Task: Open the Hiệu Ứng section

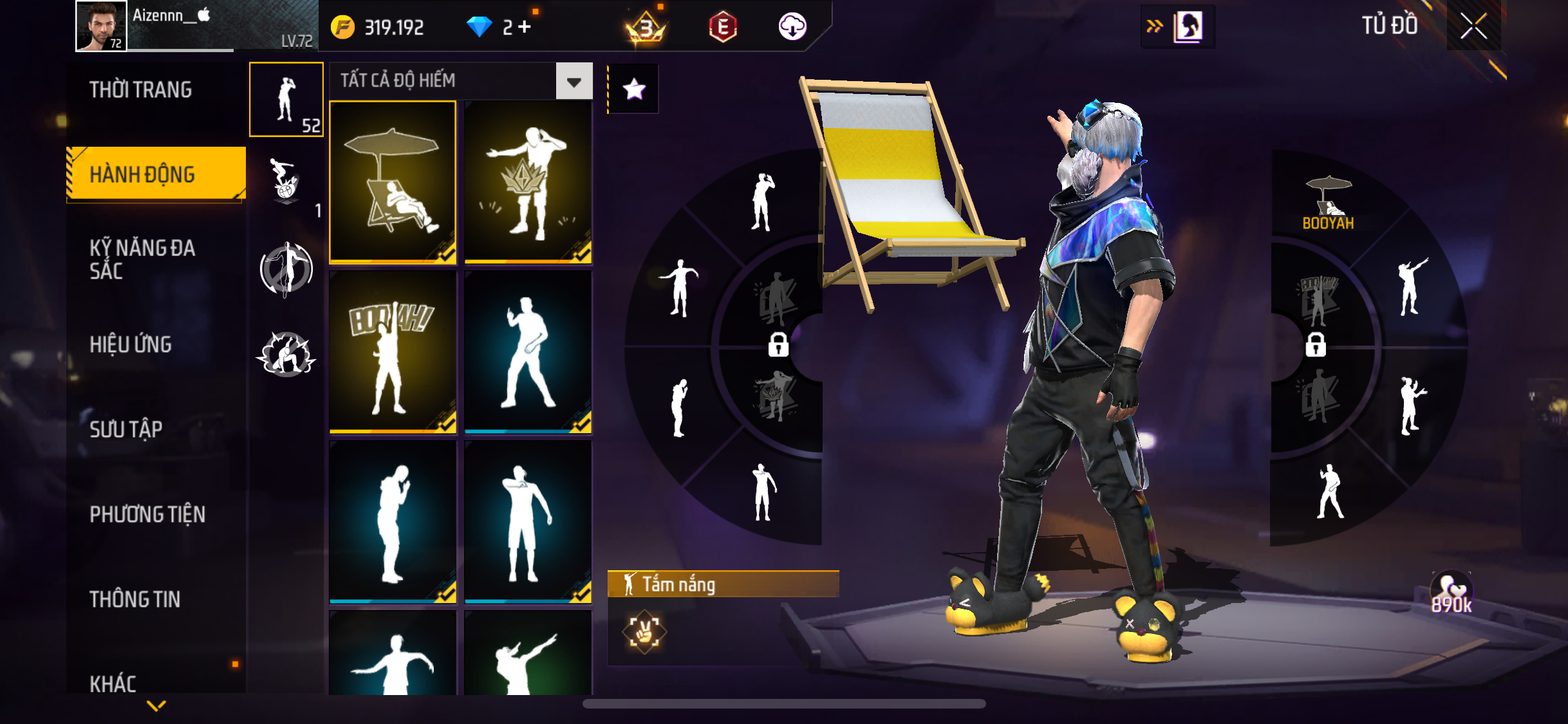Action: 131,344
